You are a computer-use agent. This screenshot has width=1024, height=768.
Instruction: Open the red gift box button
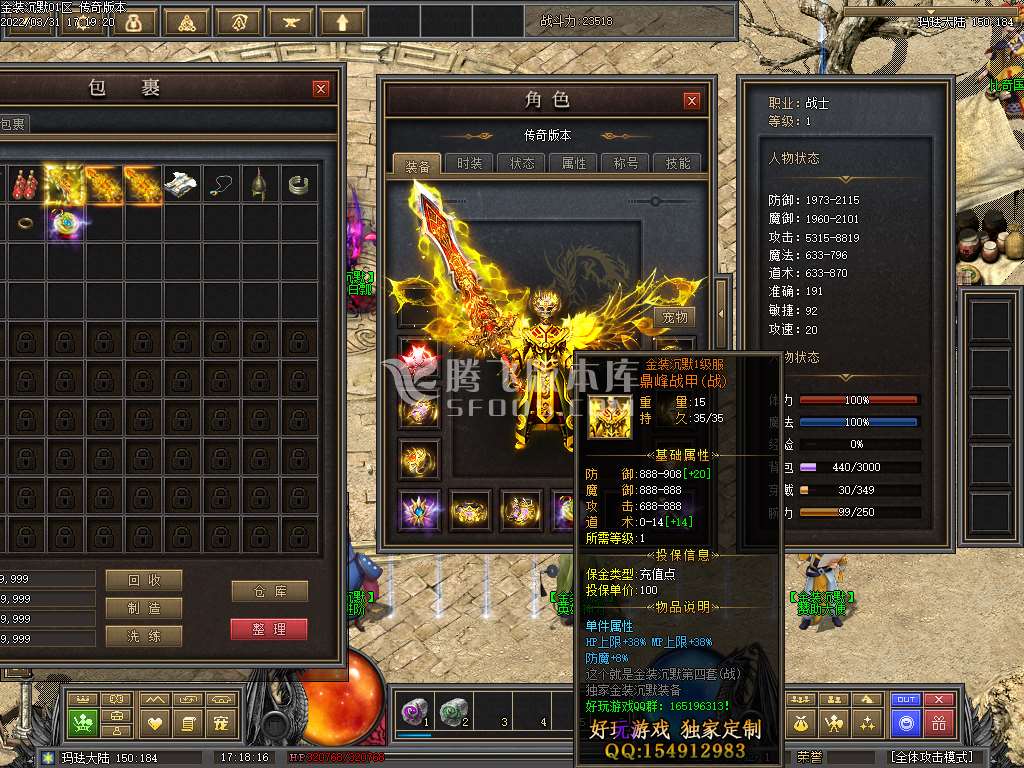click(938, 723)
